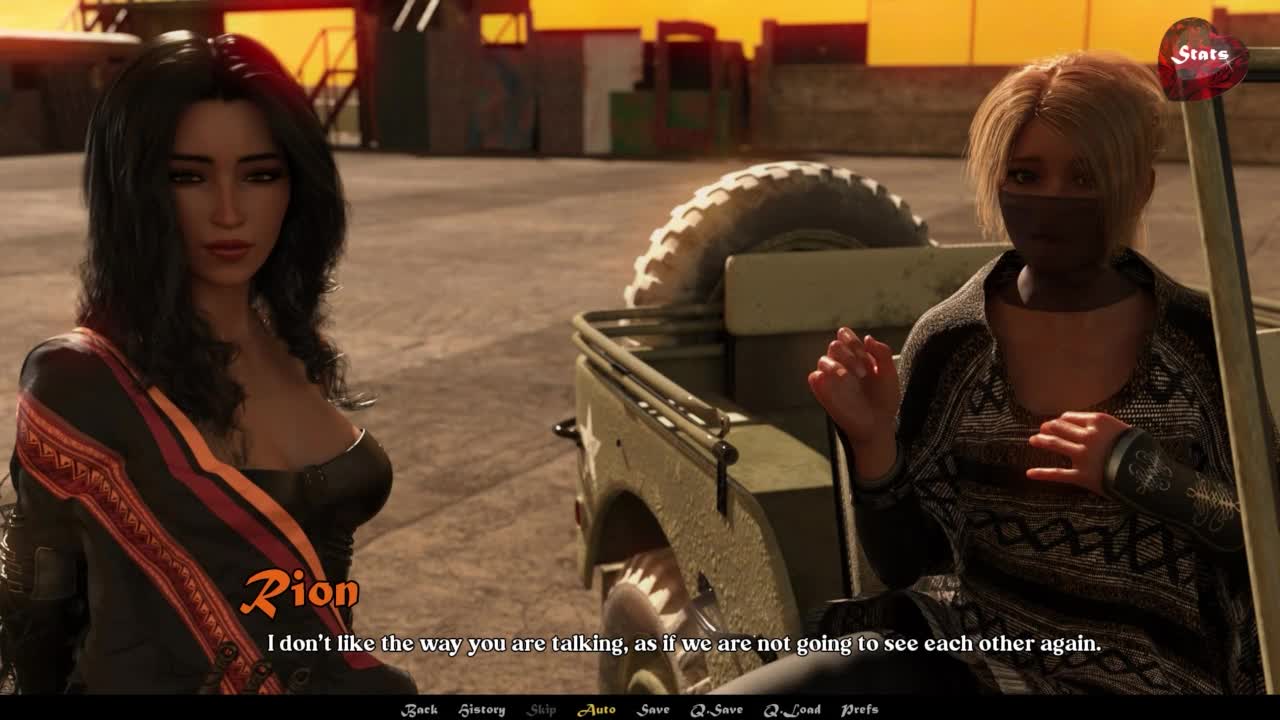This screenshot has width=1280, height=720.
Task: Quick save with Q.Save
Action: tap(716, 710)
